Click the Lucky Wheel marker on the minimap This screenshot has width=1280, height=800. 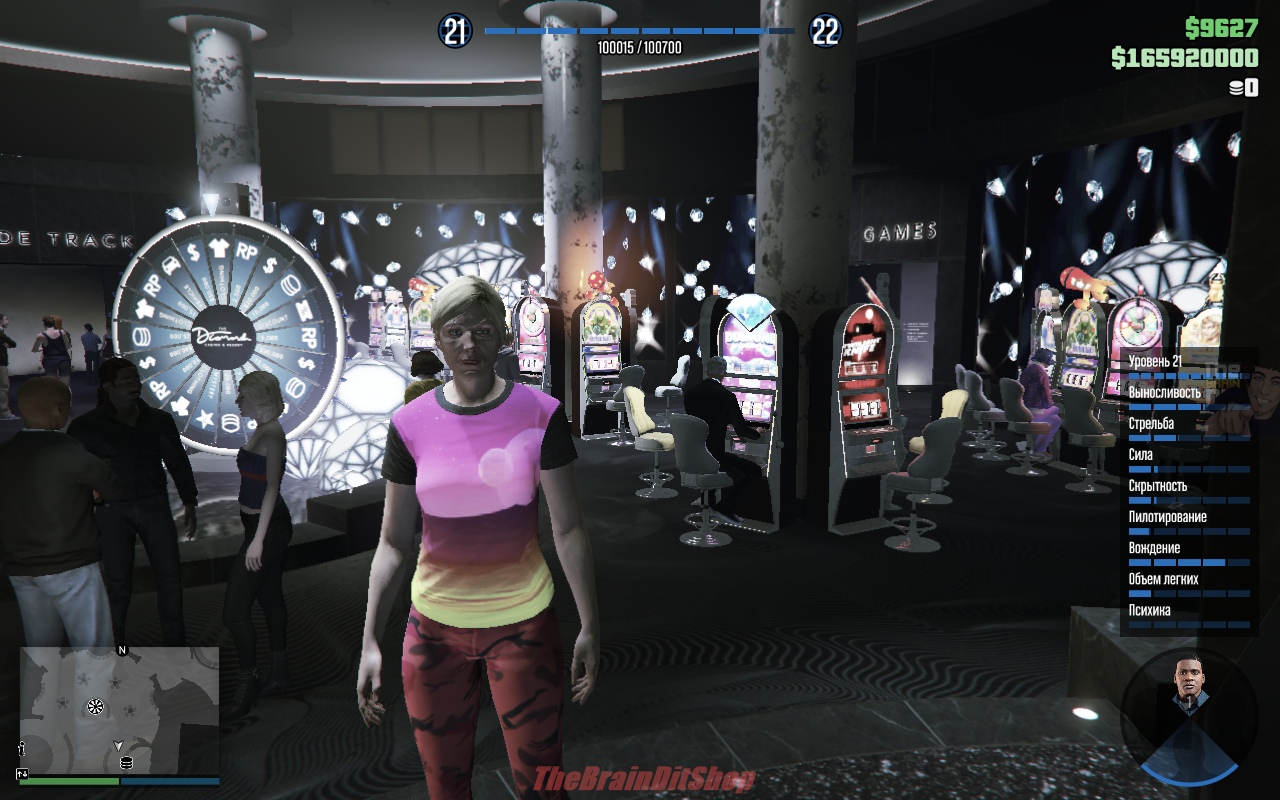[96, 707]
